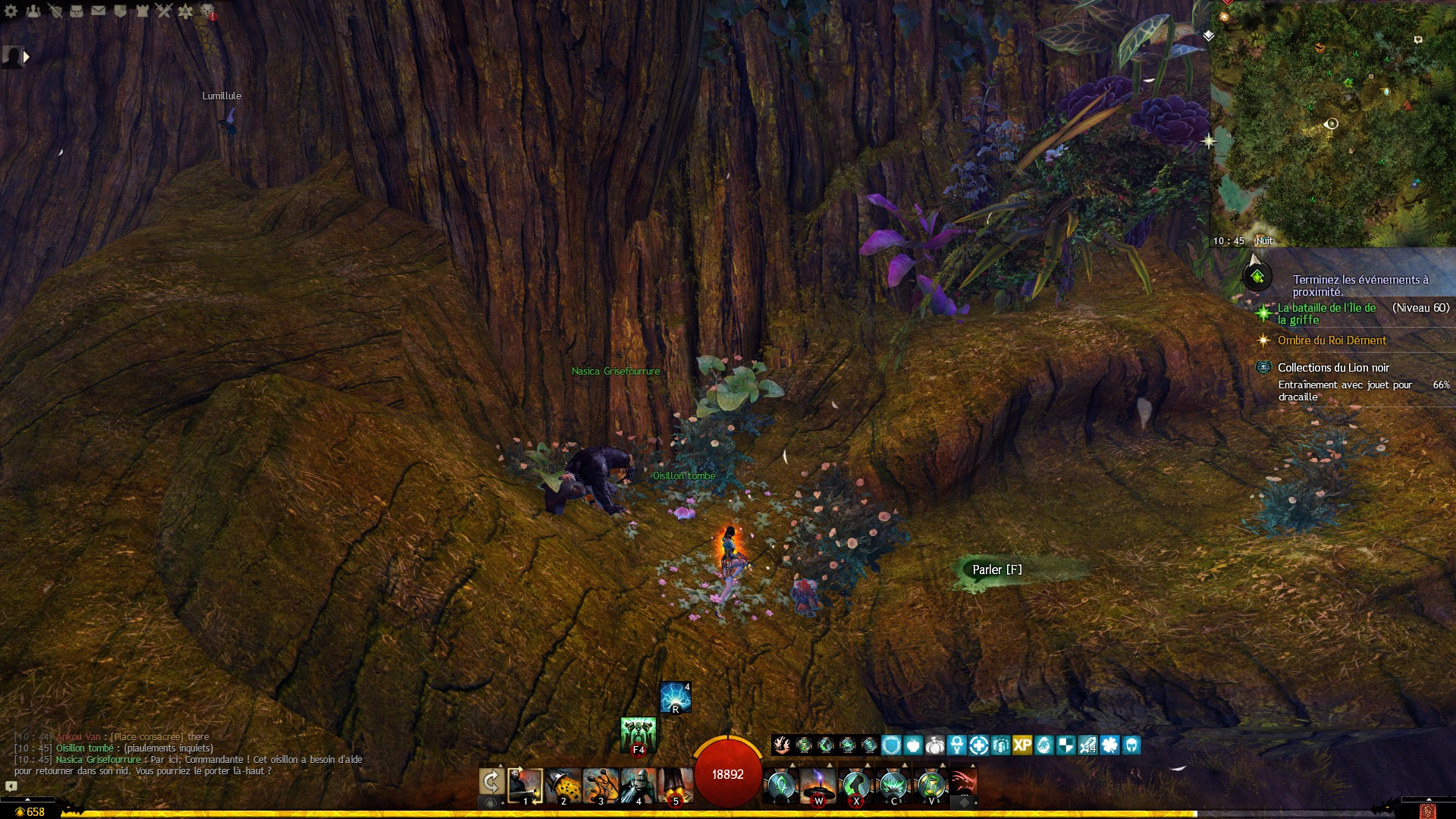Screen dimensions: 1456x819
Task: Open the World vs World castle icon
Action: tap(142, 11)
